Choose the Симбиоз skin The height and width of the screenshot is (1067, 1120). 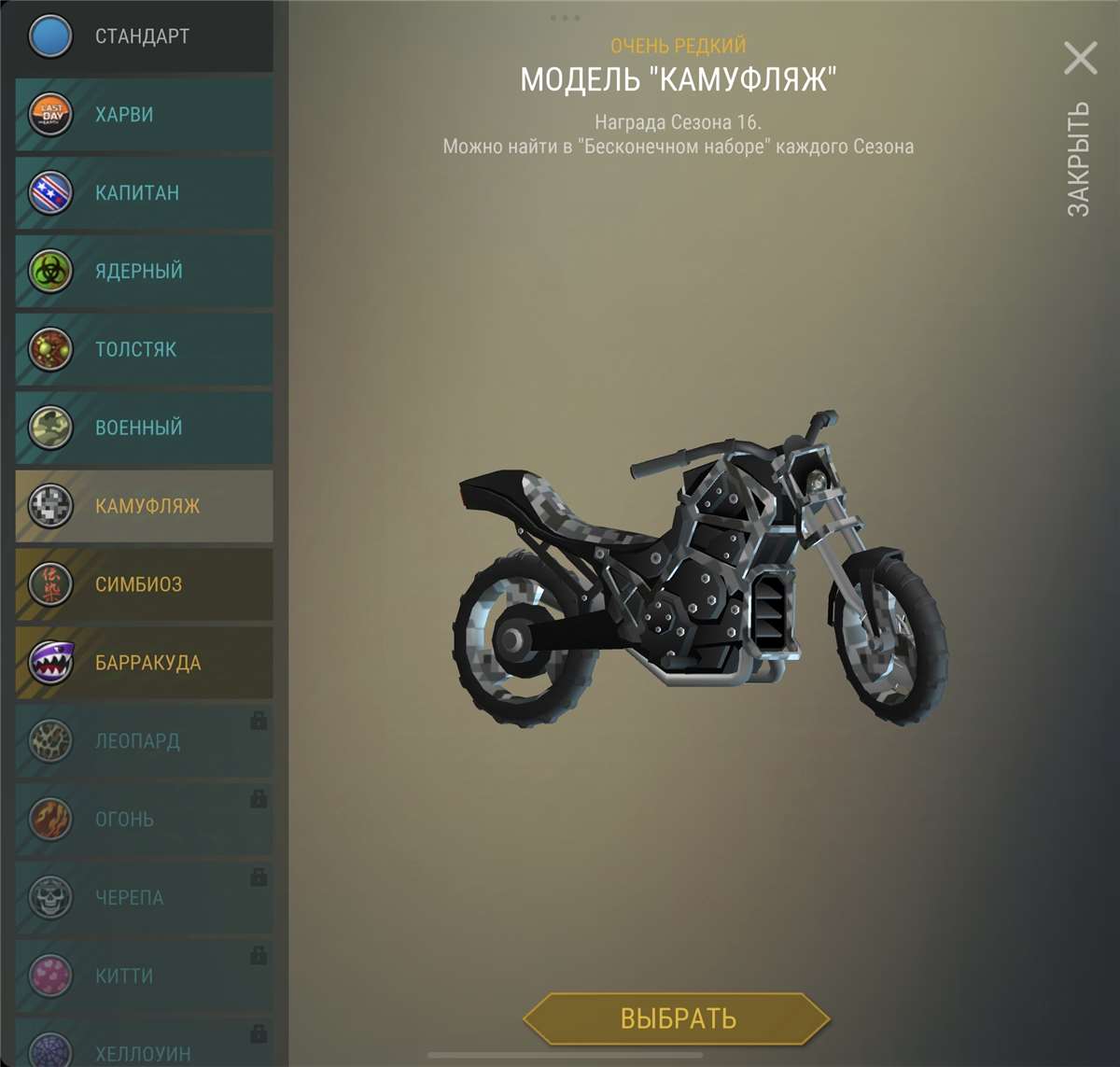click(145, 585)
